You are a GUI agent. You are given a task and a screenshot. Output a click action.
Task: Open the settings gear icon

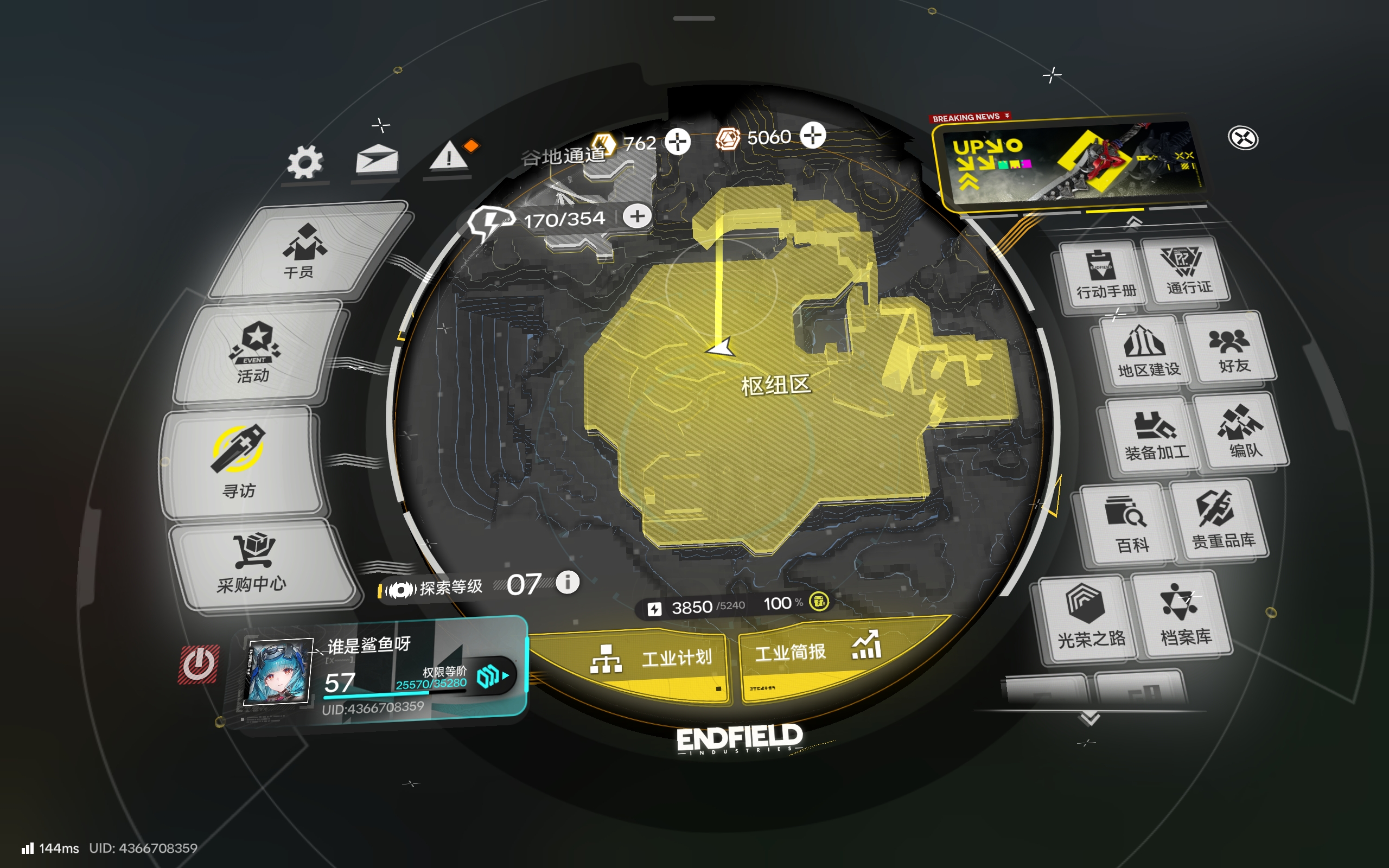(305, 162)
